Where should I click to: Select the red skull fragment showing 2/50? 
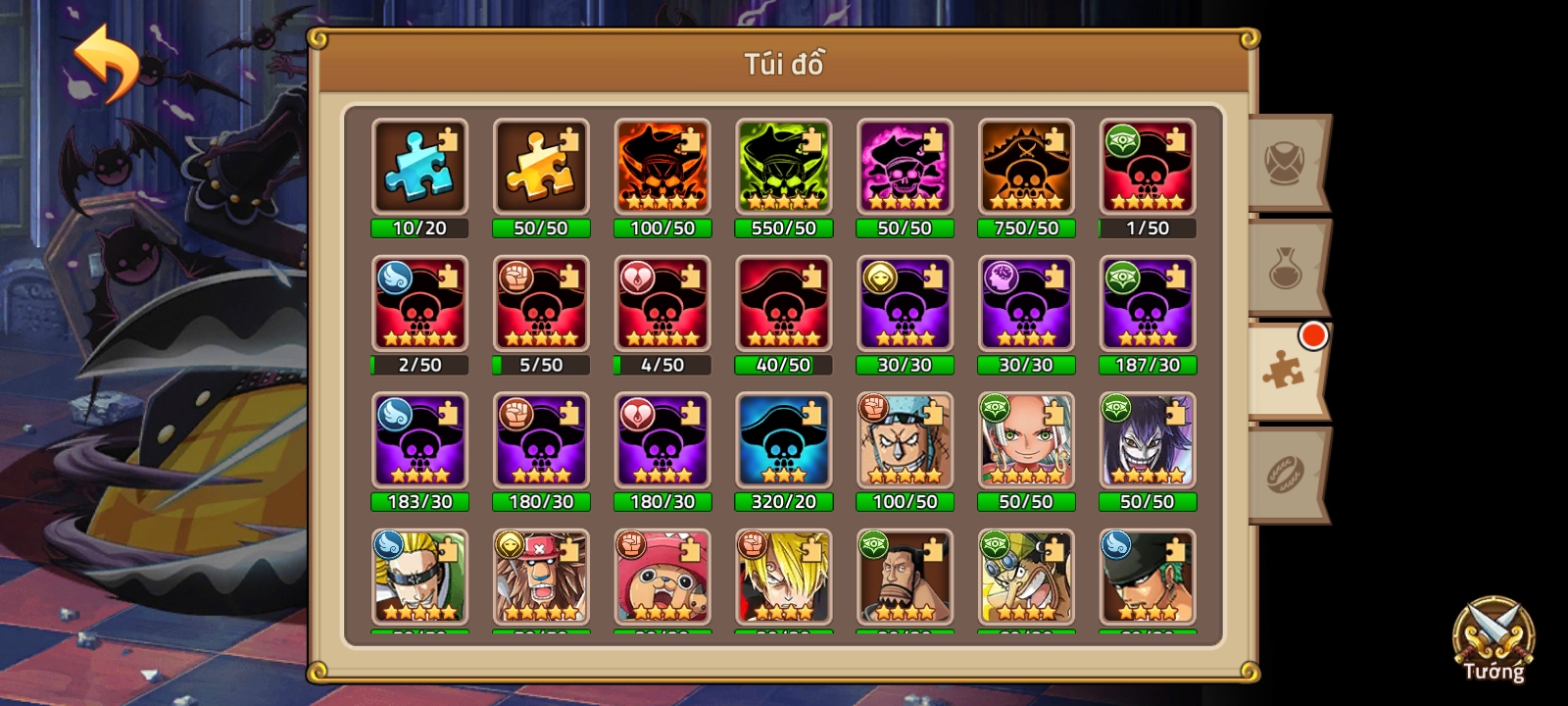pyautogui.click(x=418, y=305)
